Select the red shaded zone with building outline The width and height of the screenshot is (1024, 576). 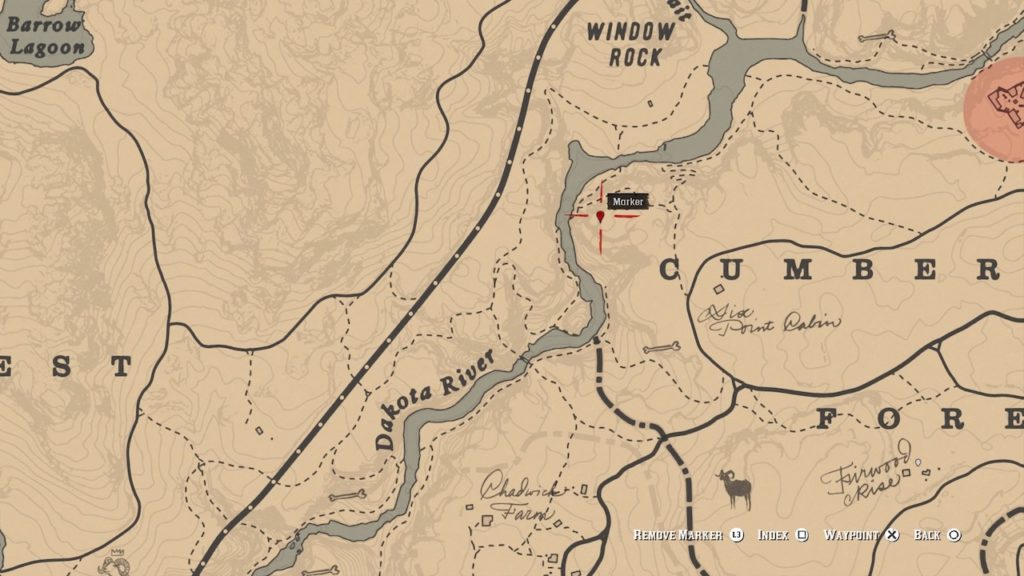(x=1000, y=108)
